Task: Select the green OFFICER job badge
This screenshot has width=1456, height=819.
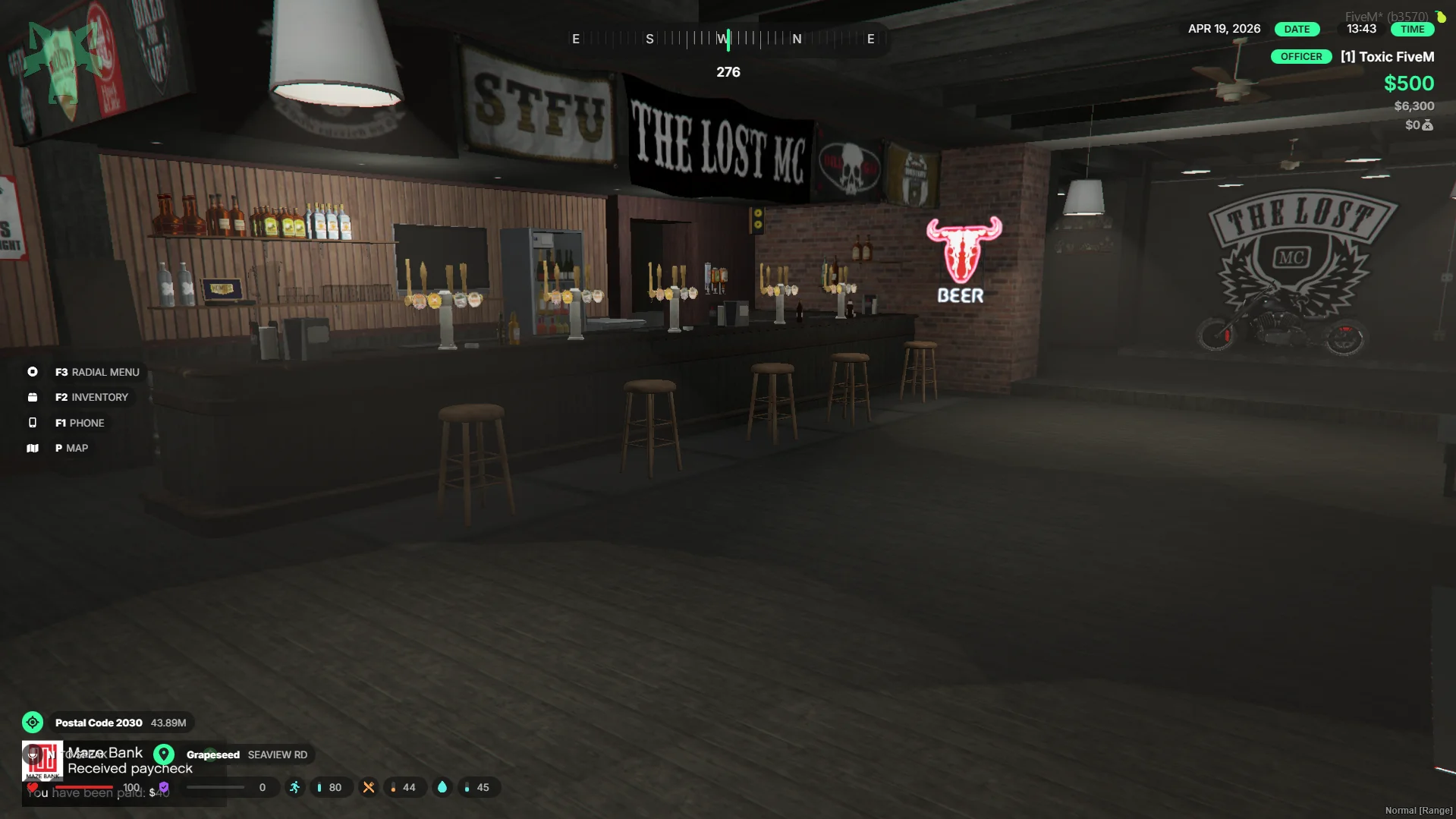Action: (1300, 57)
